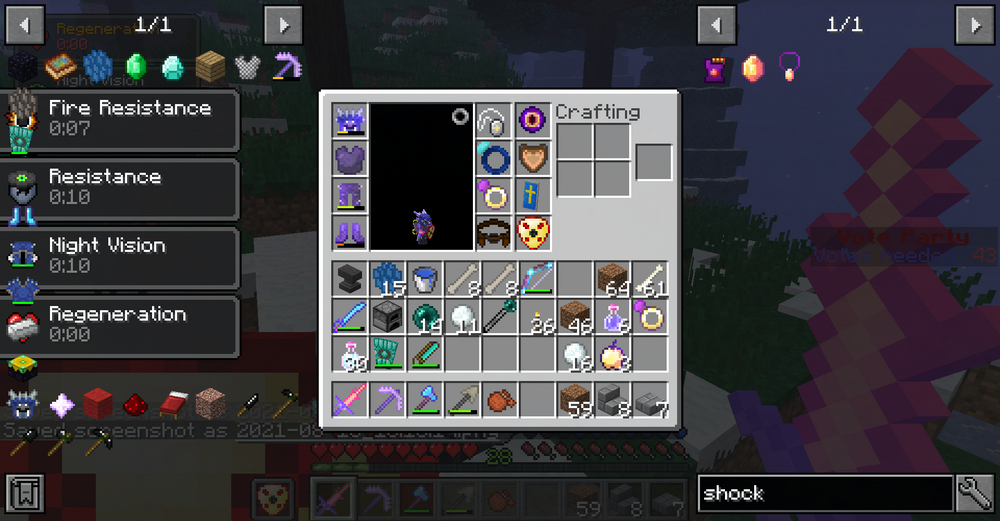Select the pink sword hotbar slot

click(350, 400)
